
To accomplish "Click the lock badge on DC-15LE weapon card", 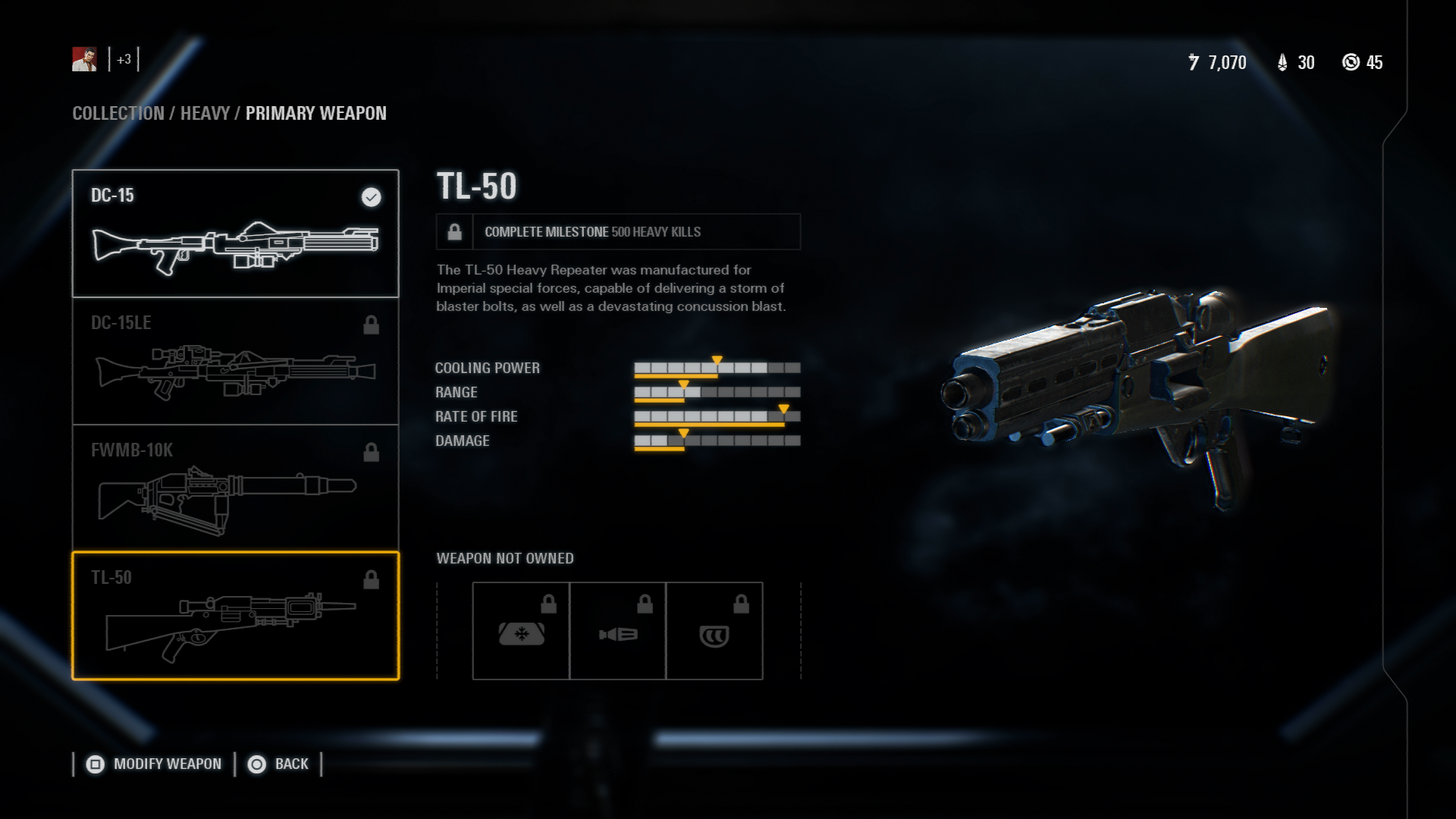I will point(372,325).
